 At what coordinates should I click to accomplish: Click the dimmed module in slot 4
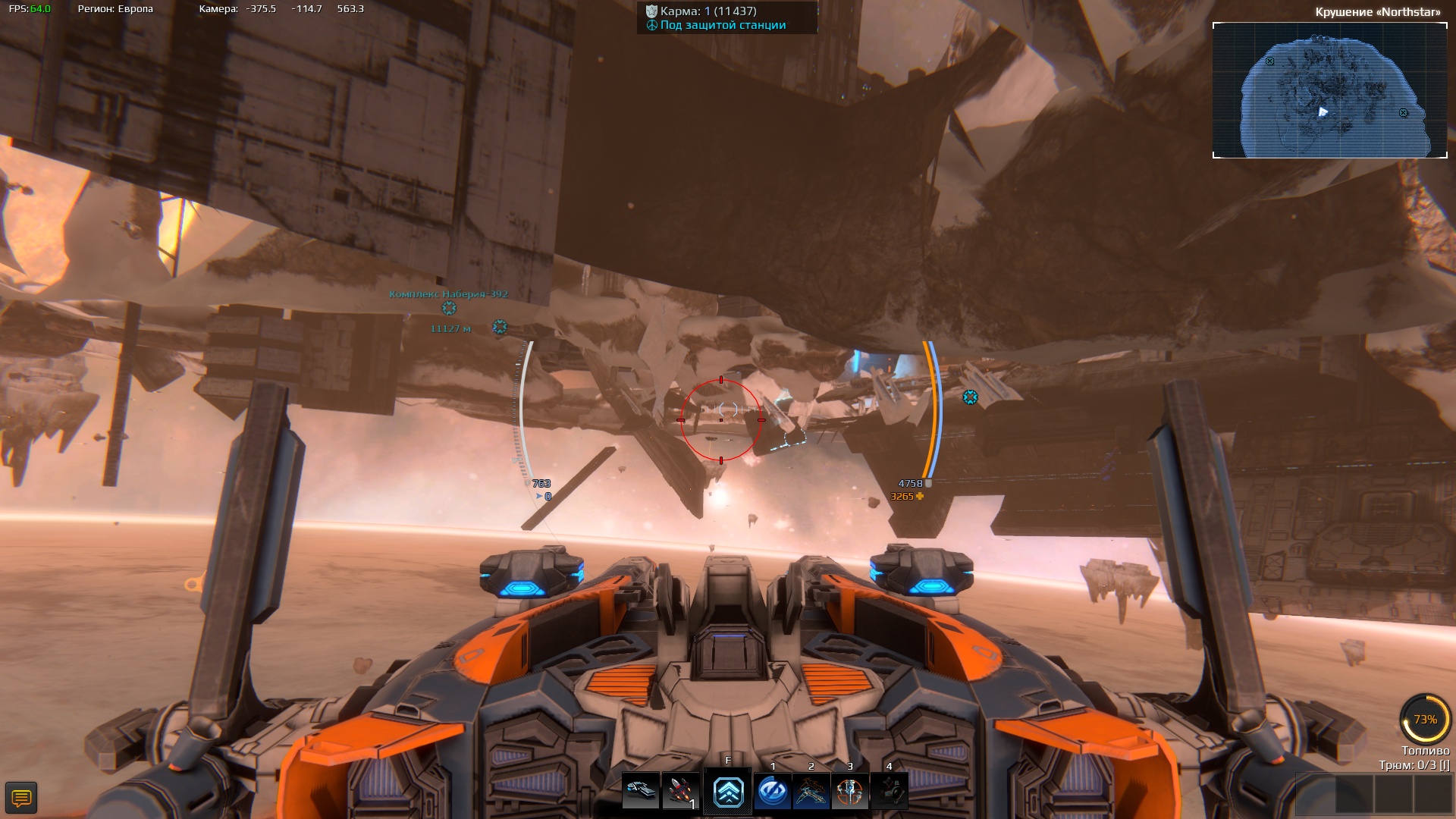point(889,792)
